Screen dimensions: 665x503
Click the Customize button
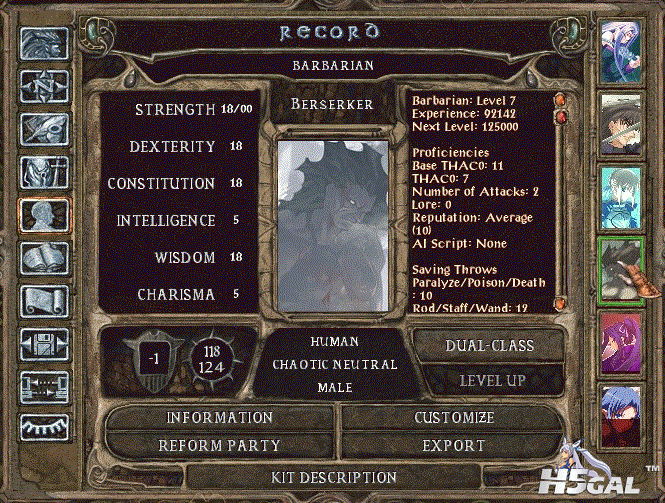tap(454, 417)
